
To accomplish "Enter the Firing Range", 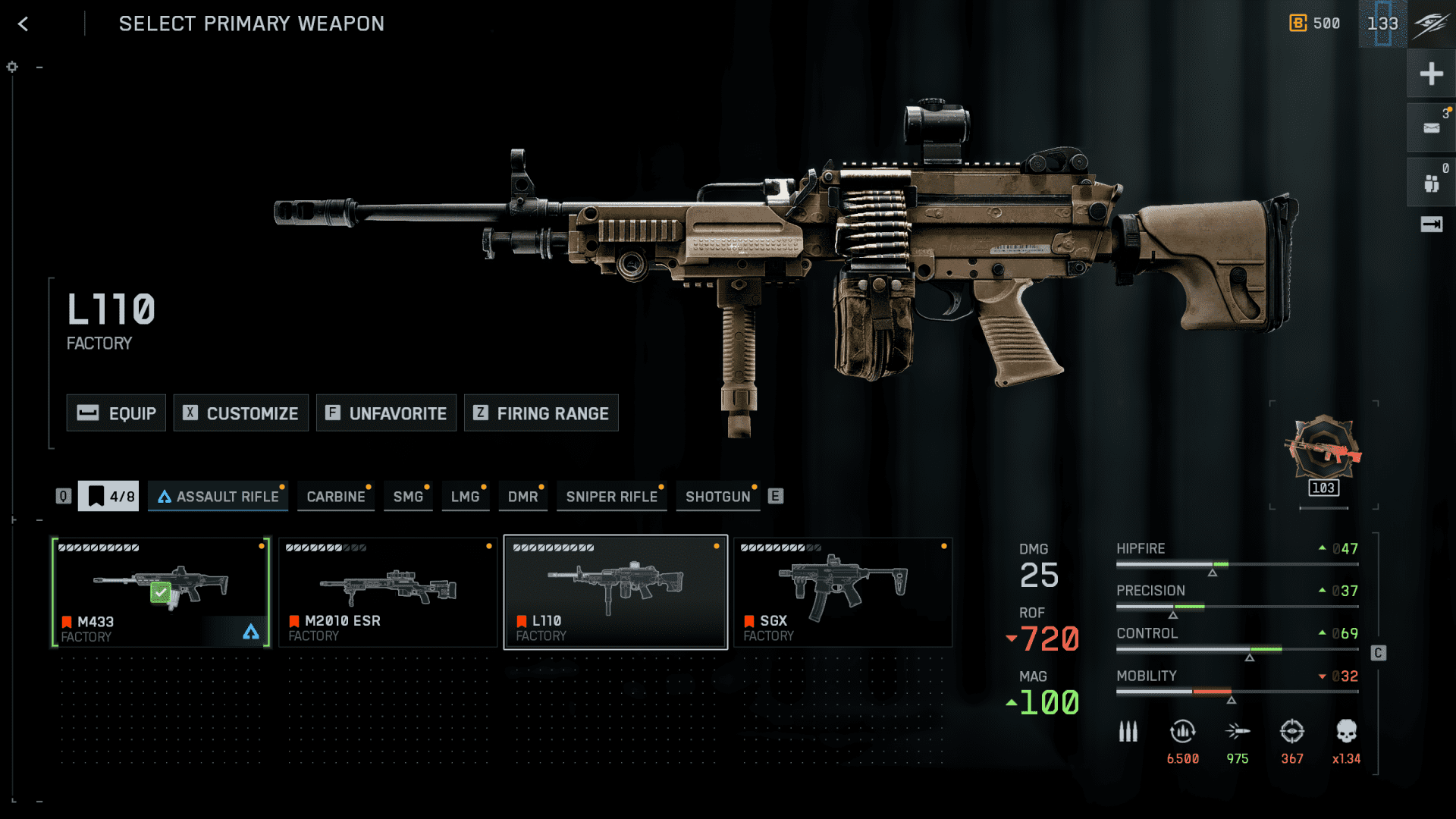I will click(x=541, y=413).
